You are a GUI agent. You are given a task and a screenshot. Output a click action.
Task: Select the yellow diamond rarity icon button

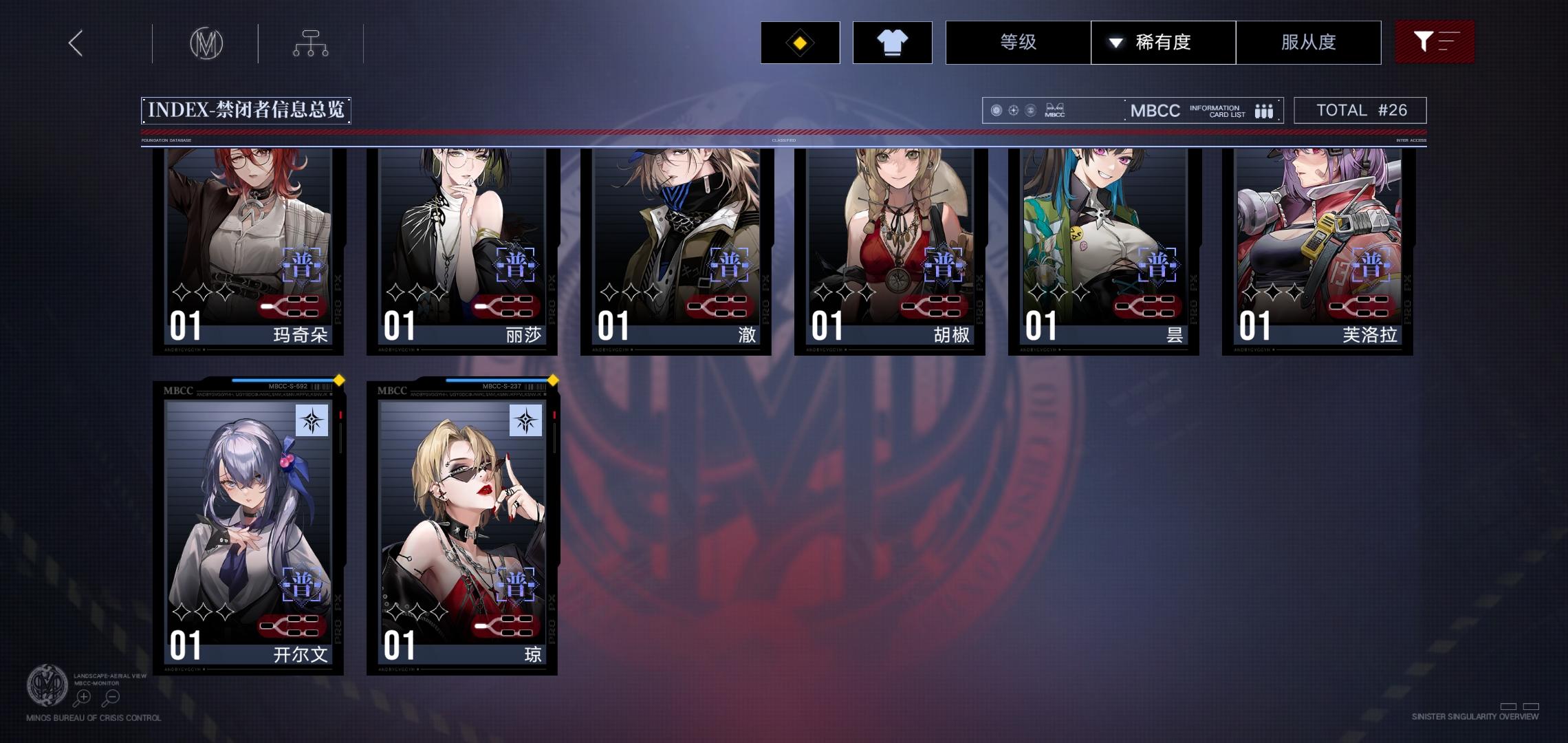(x=801, y=43)
